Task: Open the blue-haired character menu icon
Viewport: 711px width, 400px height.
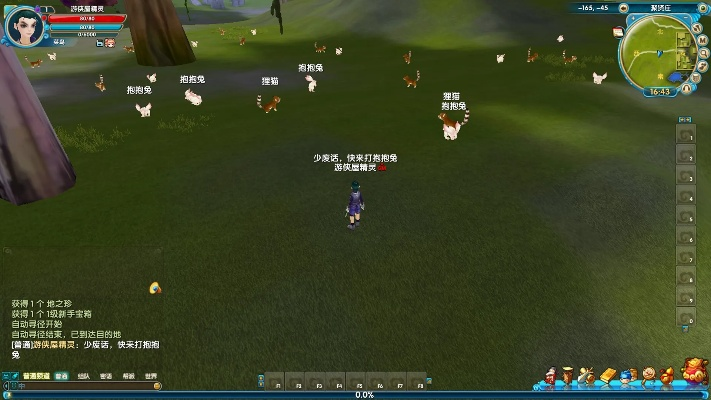Action: (x=626, y=377)
